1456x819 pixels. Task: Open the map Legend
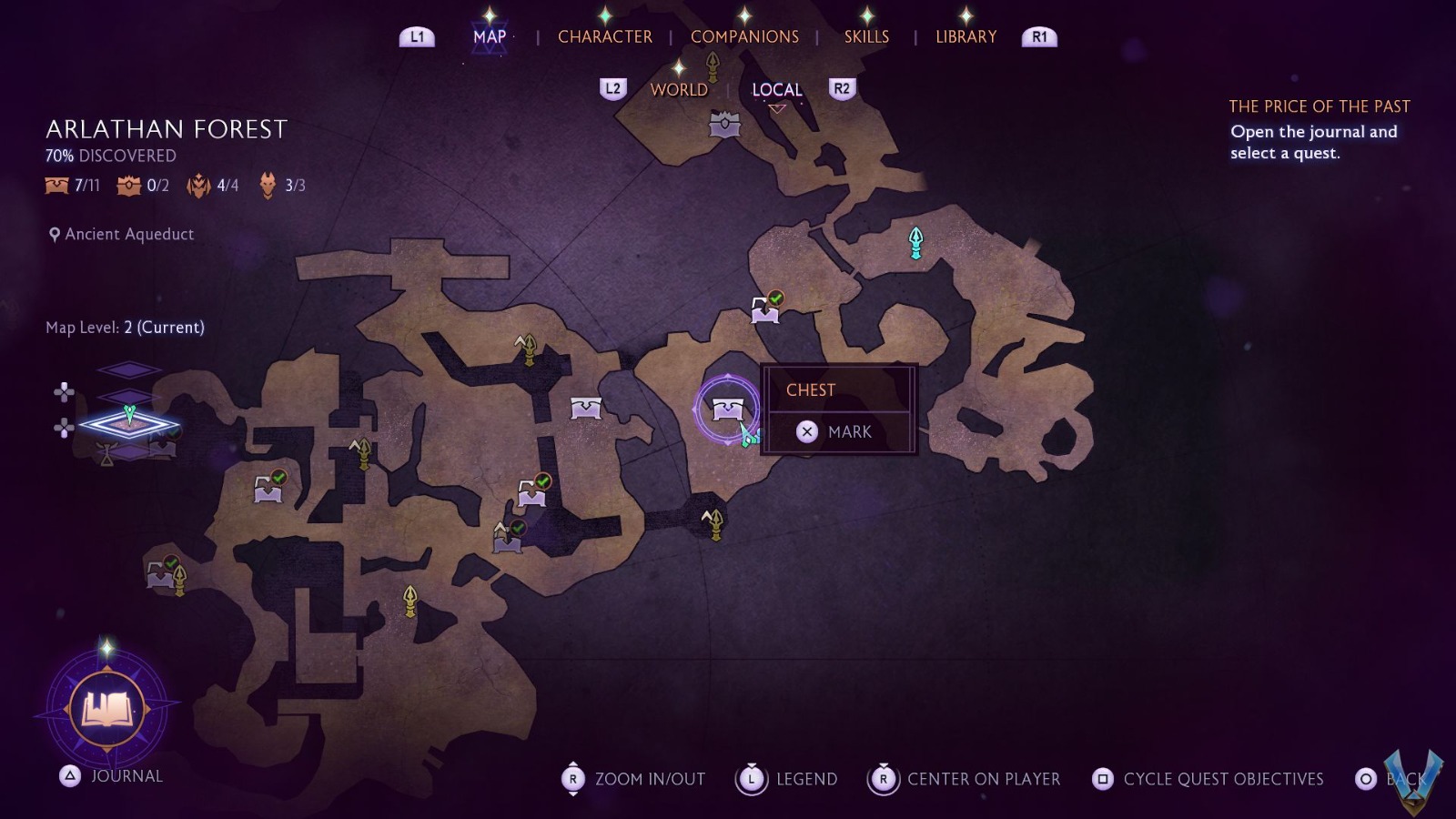pyautogui.click(x=788, y=779)
